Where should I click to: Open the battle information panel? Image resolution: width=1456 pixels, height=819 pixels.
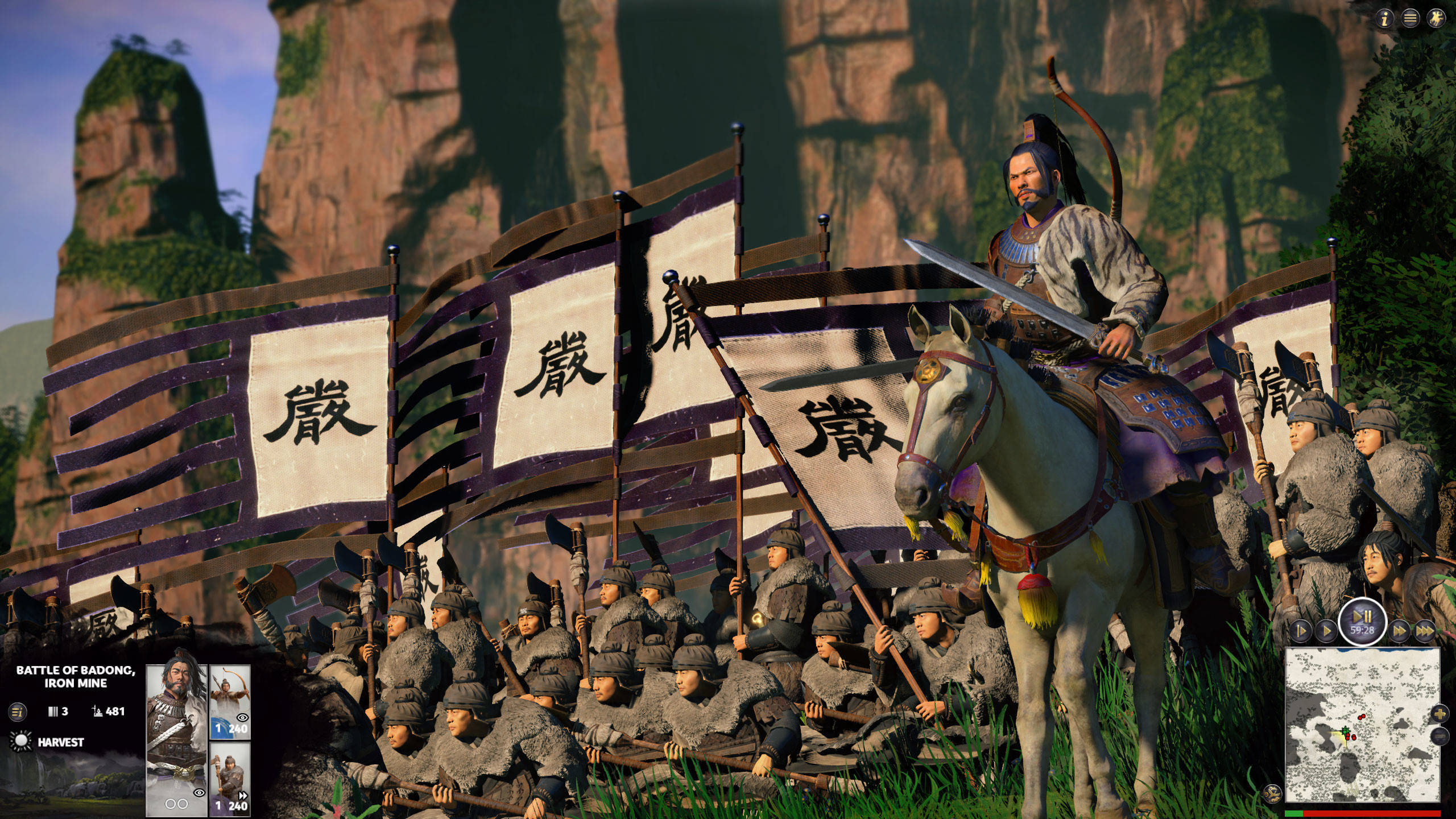point(1385,18)
